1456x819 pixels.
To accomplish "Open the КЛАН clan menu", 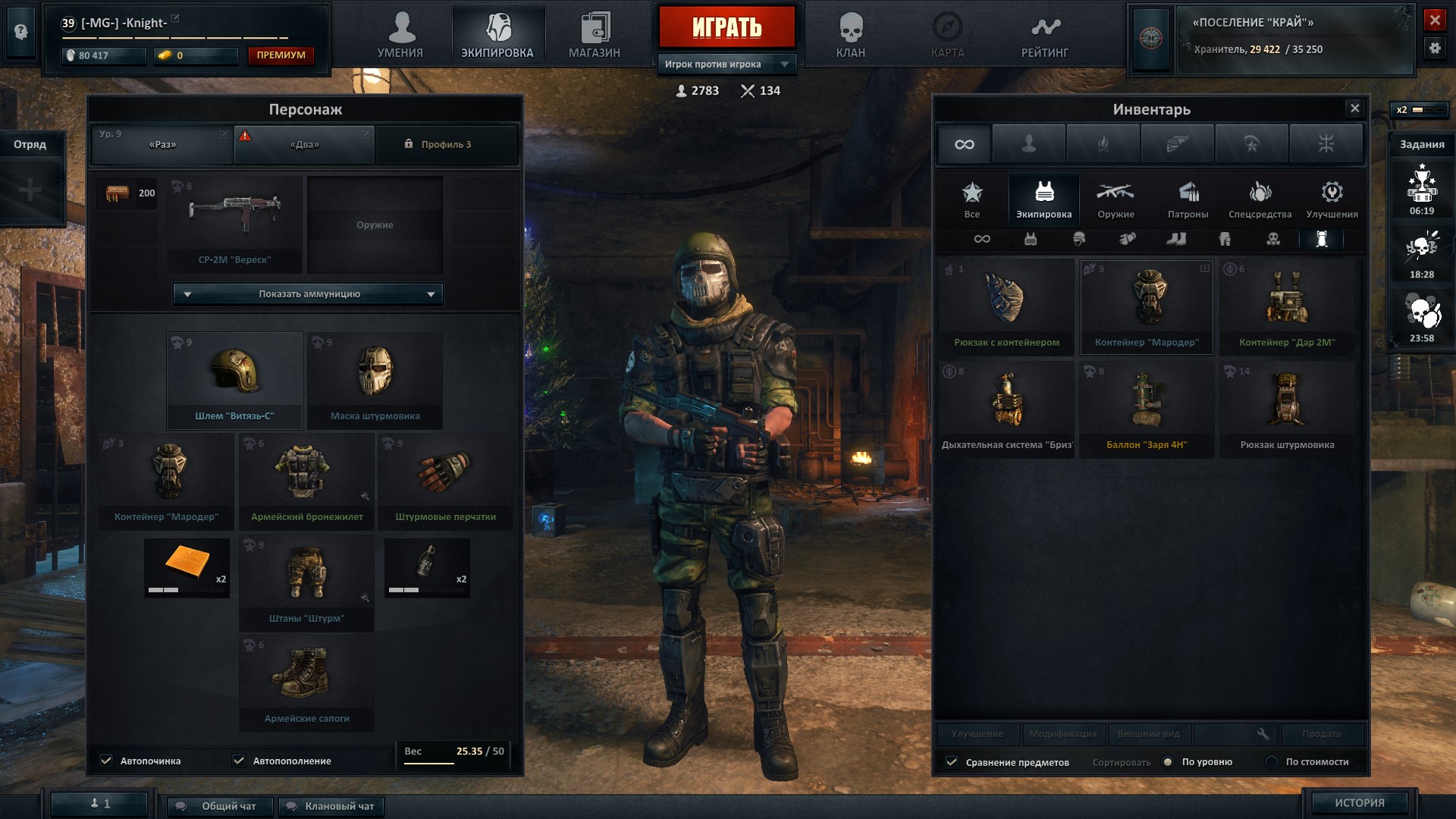I will point(850,36).
